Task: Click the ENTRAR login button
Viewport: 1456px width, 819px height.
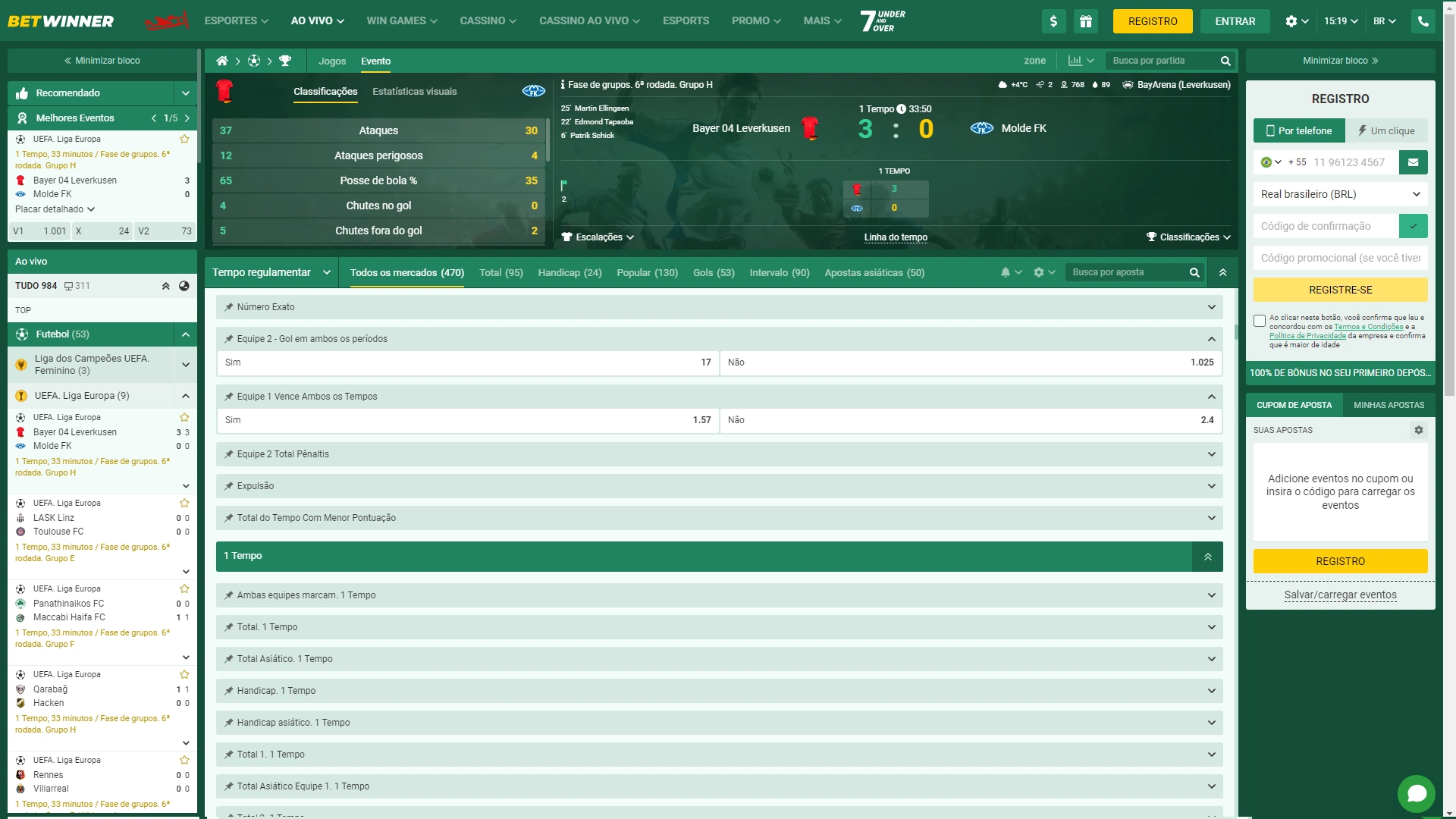Action: (x=1235, y=21)
